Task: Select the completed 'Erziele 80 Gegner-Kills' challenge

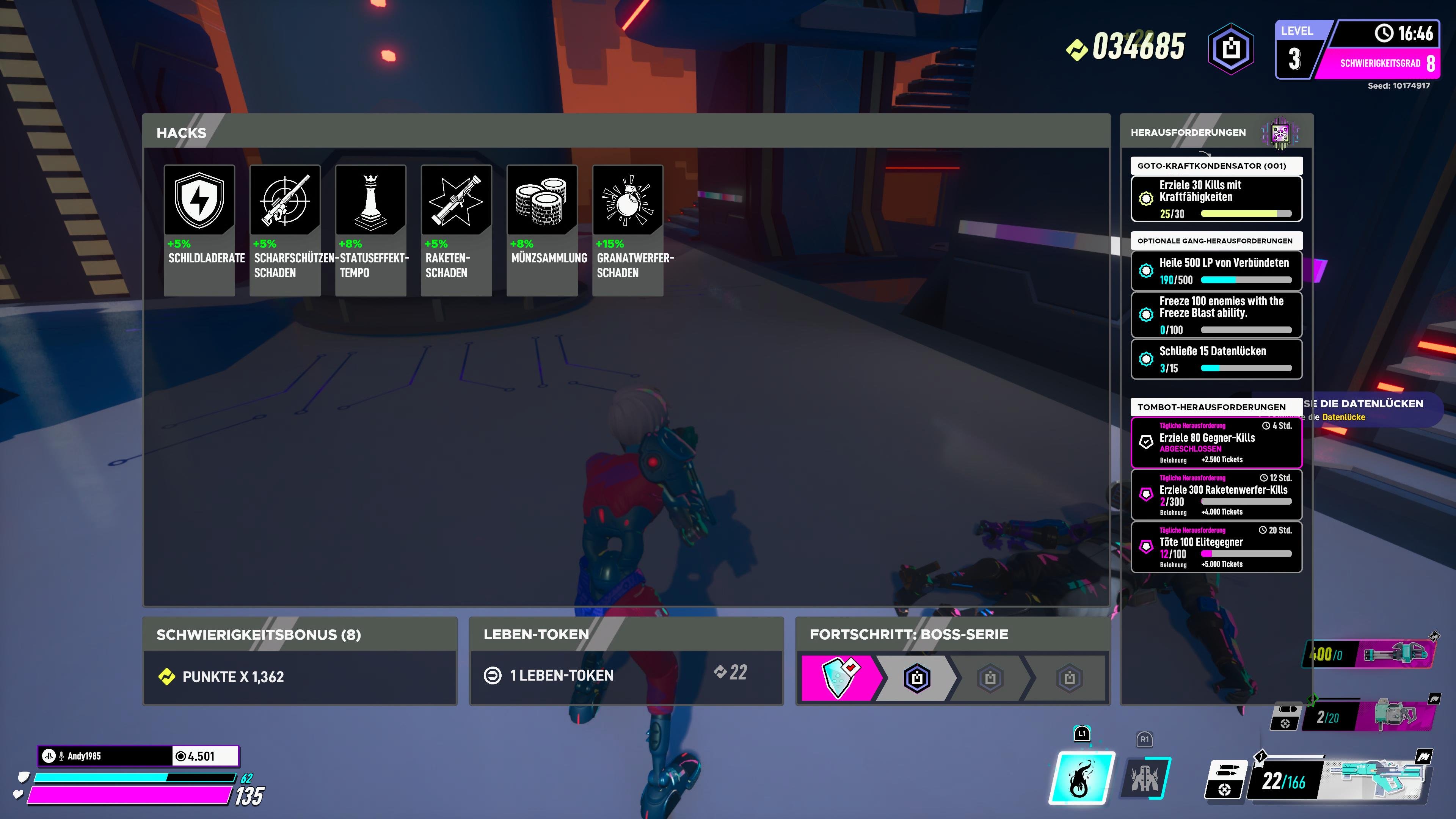Action: (x=1216, y=442)
